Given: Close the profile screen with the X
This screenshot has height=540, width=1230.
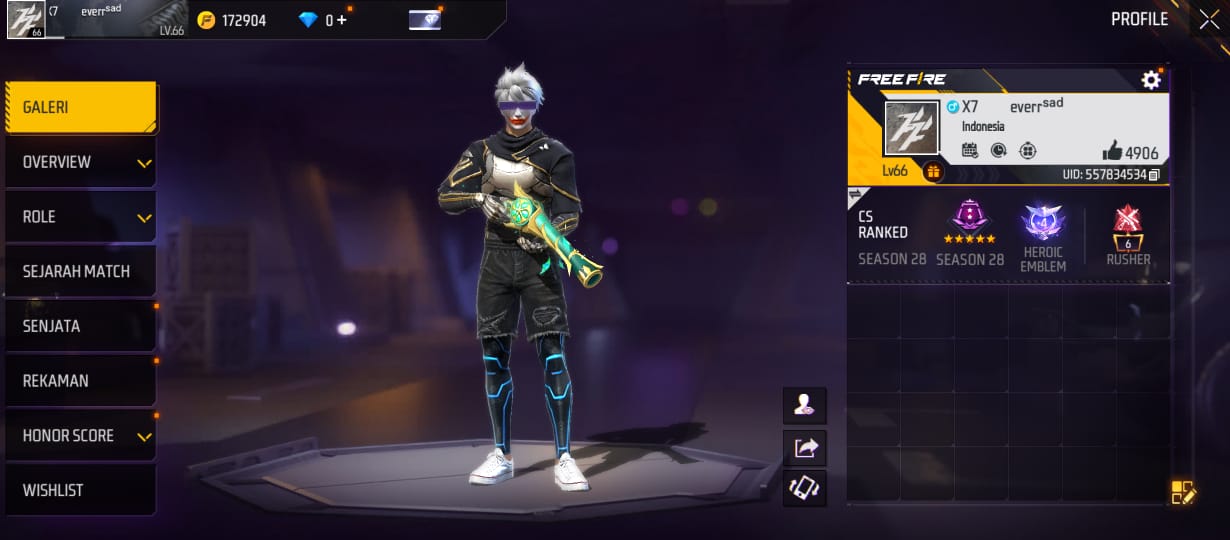Looking at the screenshot, I should coord(1208,19).
